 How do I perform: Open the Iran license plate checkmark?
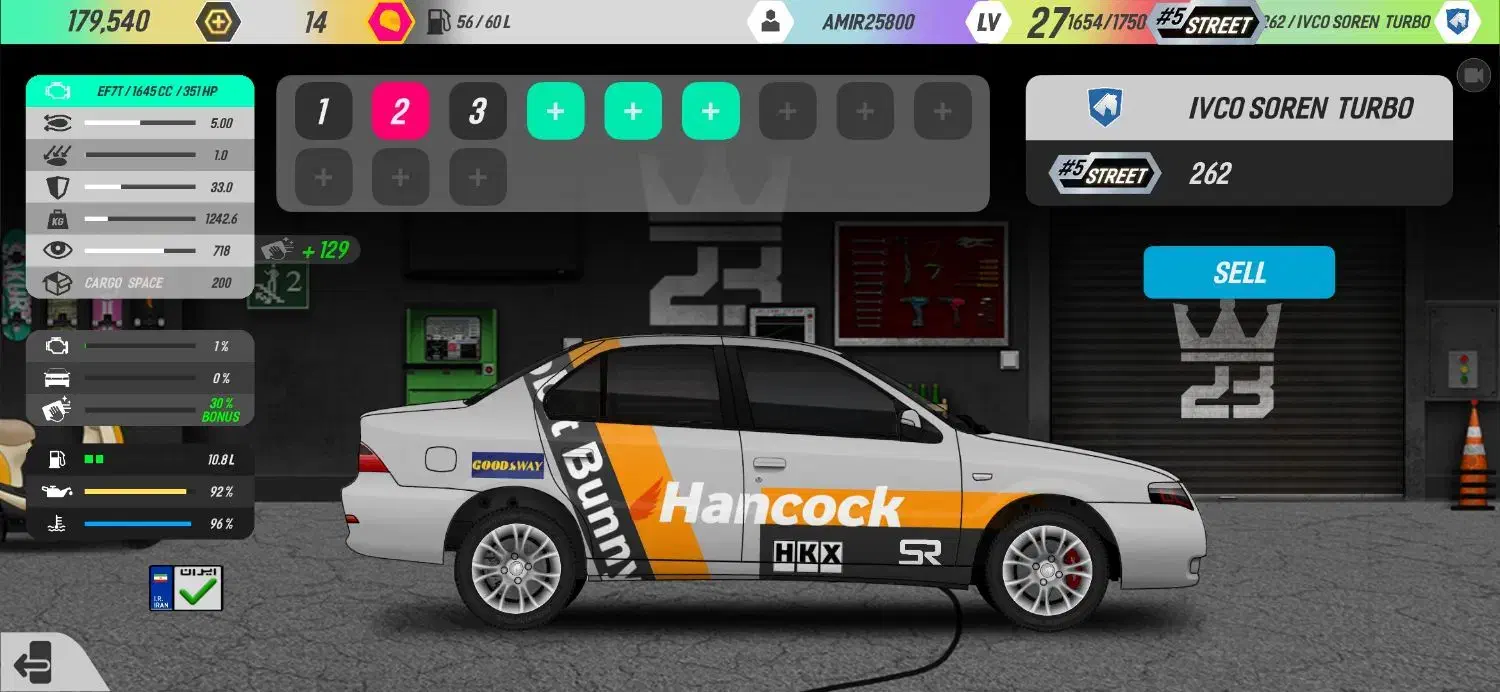[x=186, y=588]
